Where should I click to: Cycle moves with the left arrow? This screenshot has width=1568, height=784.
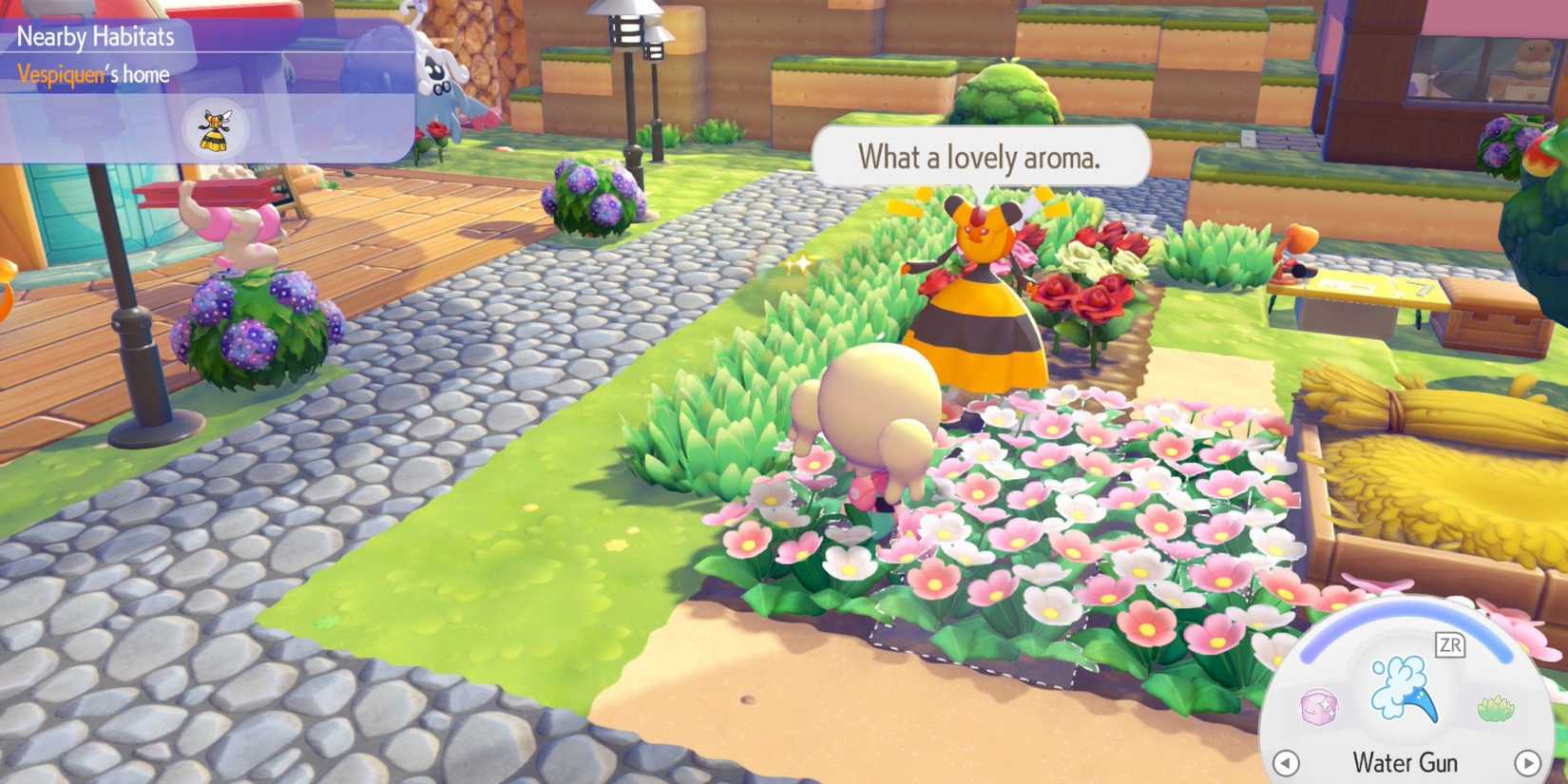click(1286, 762)
